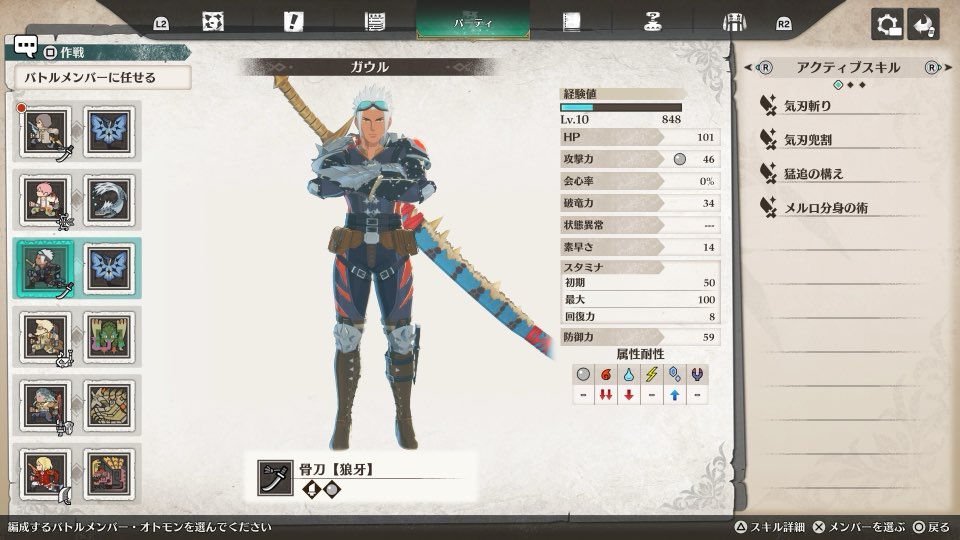960x540 pixels.
Task: Pick the green Rathian monstie portrait
Action: pos(108,336)
